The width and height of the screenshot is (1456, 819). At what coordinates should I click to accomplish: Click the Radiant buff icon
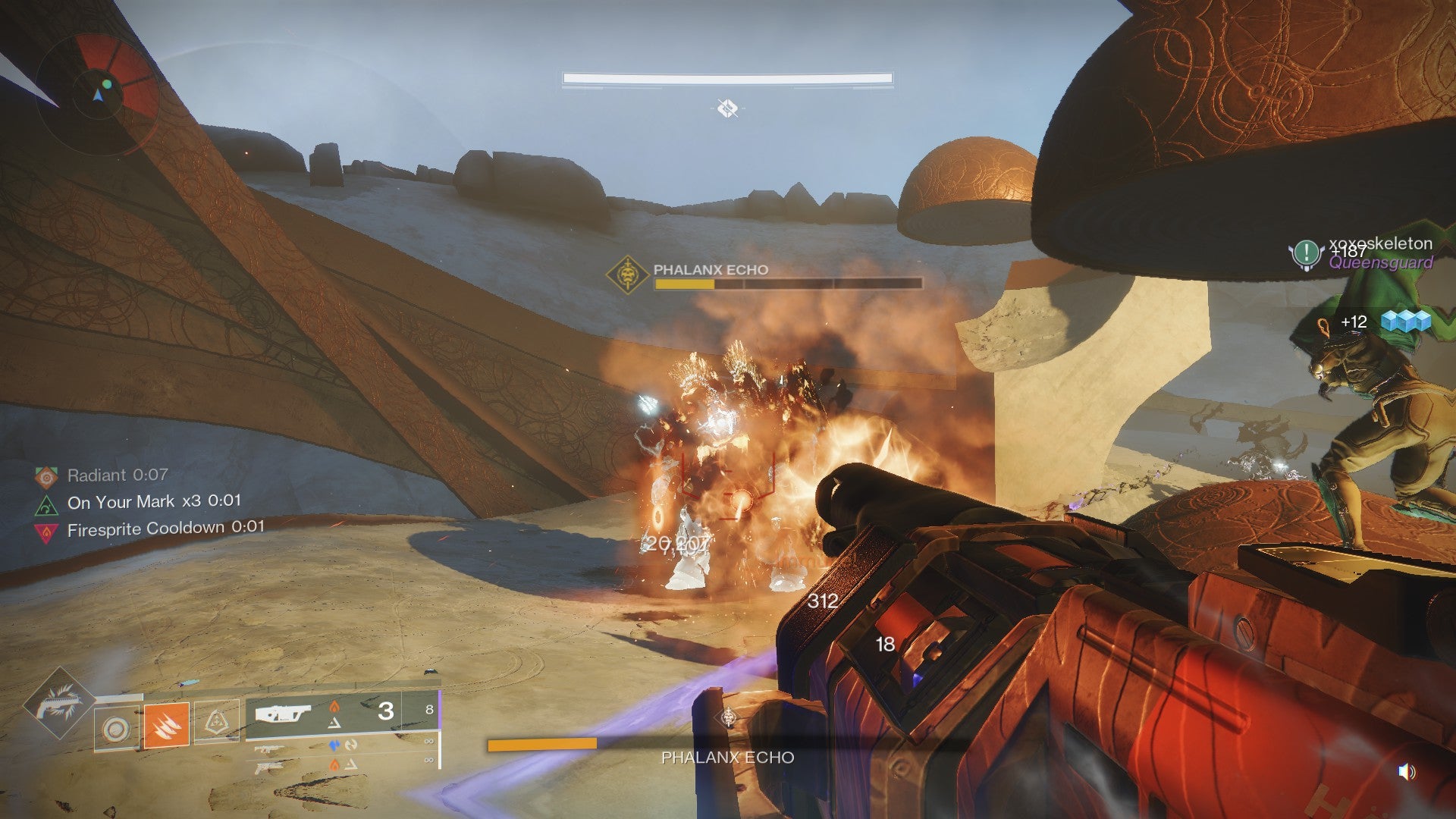[x=46, y=476]
